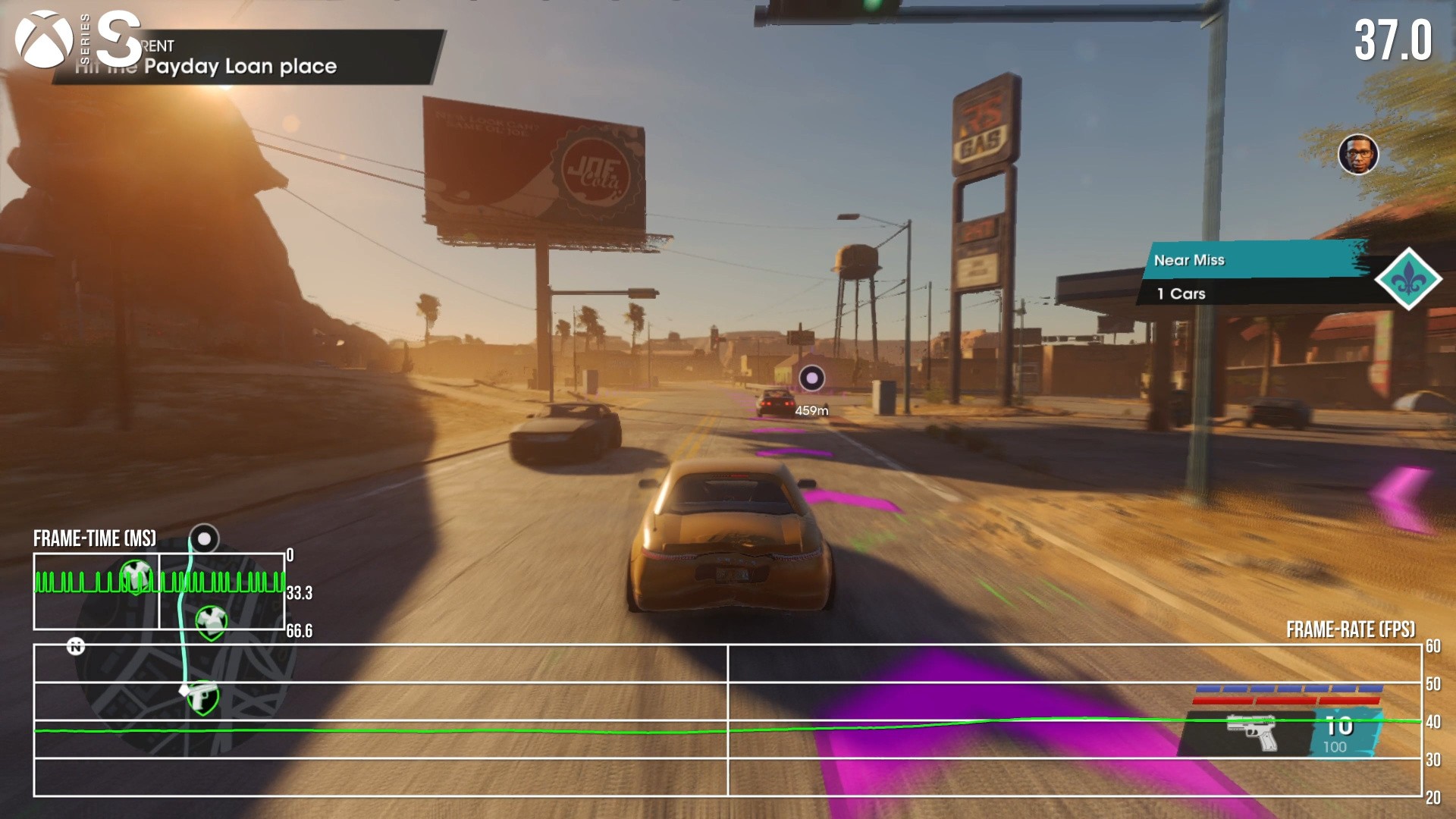This screenshot has width=1456, height=819.
Task: Click the north compass marker on minimap
Action: click(x=76, y=646)
